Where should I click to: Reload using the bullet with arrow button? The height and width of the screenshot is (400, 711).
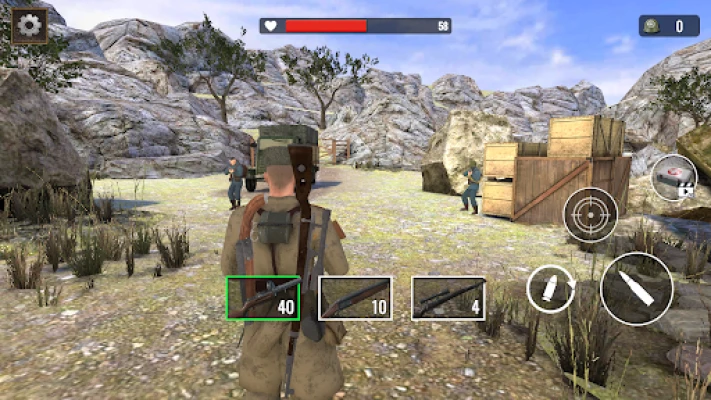pos(552,290)
